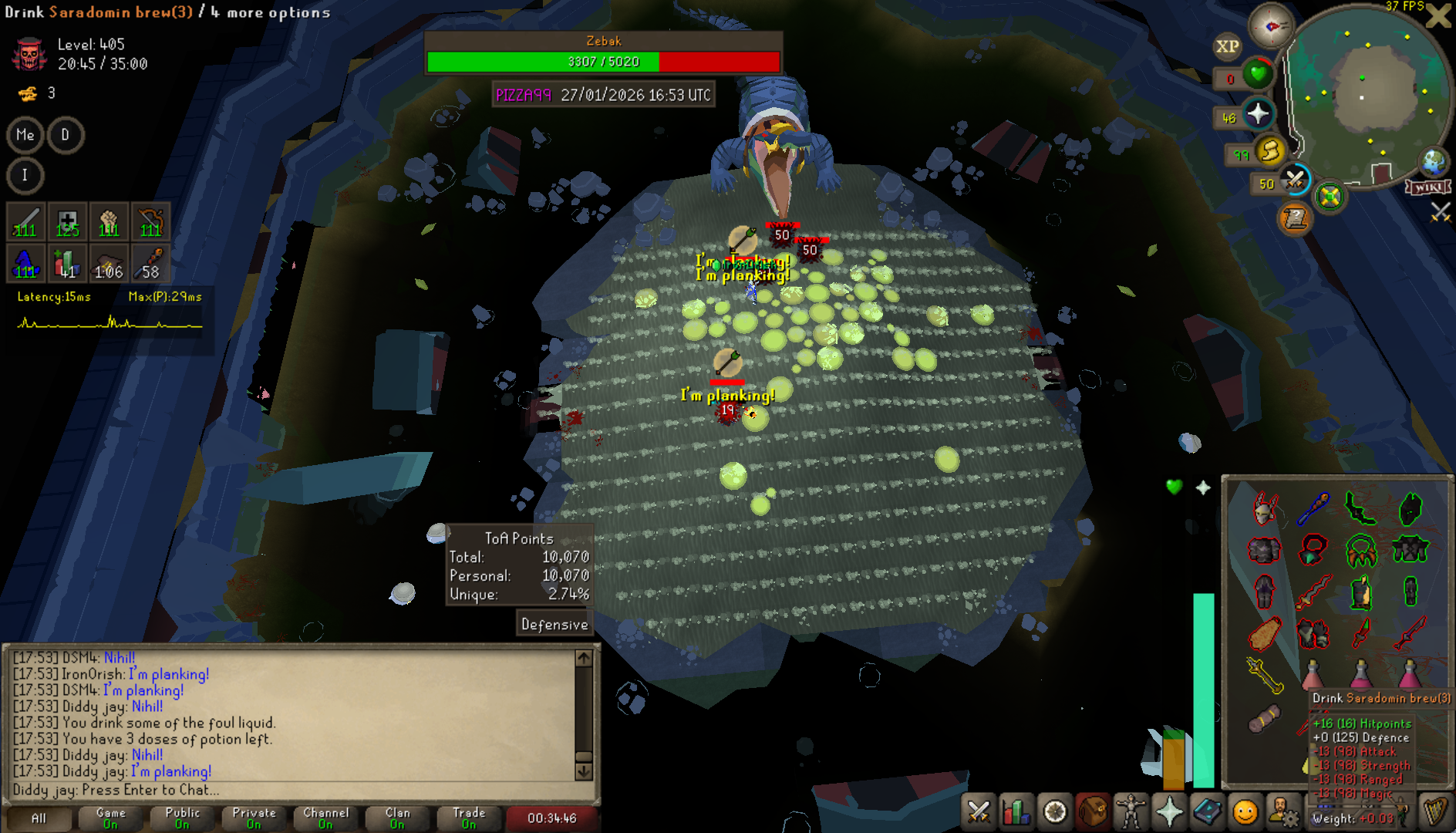Select the Game chat filter tab
Viewport: 1456px width, 833px height.
point(110,818)
